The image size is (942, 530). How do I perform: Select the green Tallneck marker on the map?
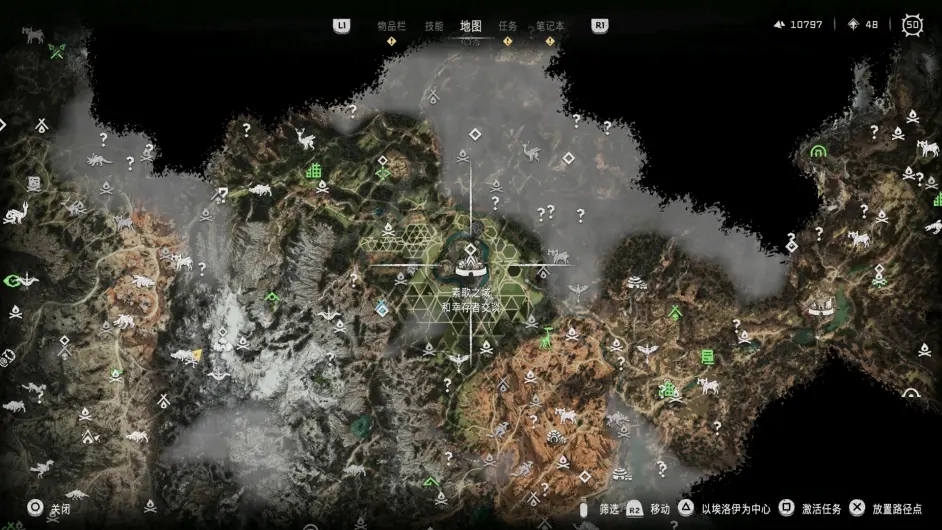click(x=545, y=340)
